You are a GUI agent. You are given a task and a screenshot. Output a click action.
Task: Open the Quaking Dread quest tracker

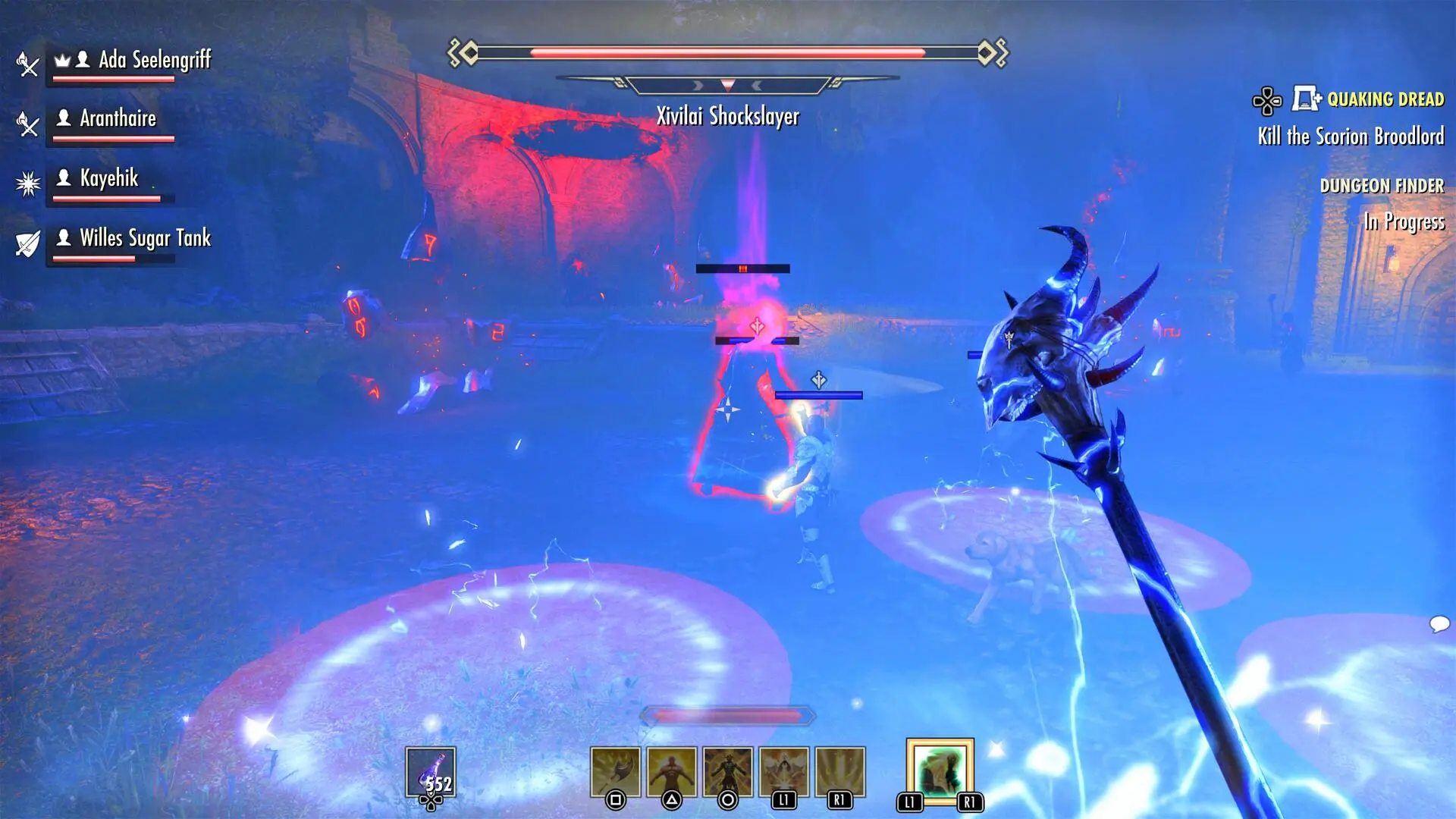point(1385,99)
